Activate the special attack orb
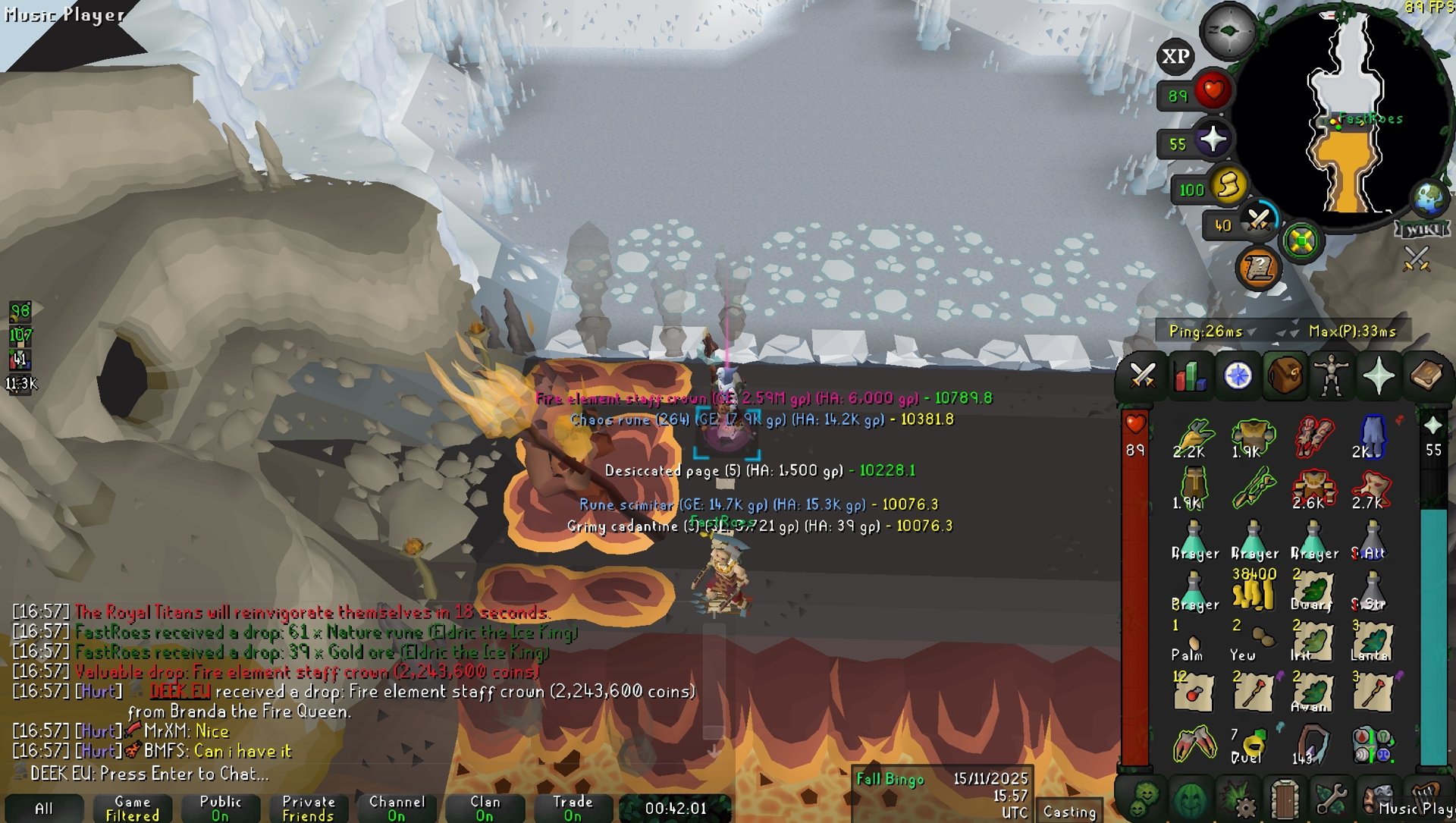The width and height of the screenshot is (1456, 823). 1258,221
